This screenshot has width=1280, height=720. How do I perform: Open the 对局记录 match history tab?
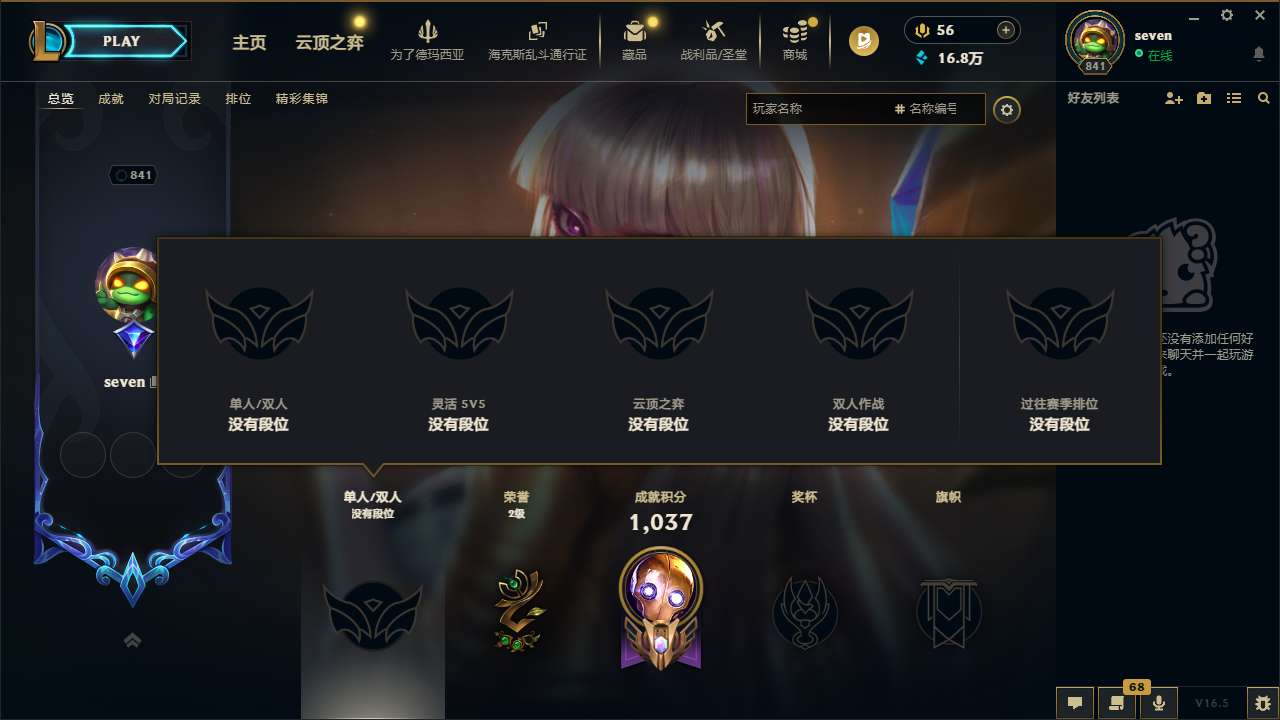coord(172,98)
